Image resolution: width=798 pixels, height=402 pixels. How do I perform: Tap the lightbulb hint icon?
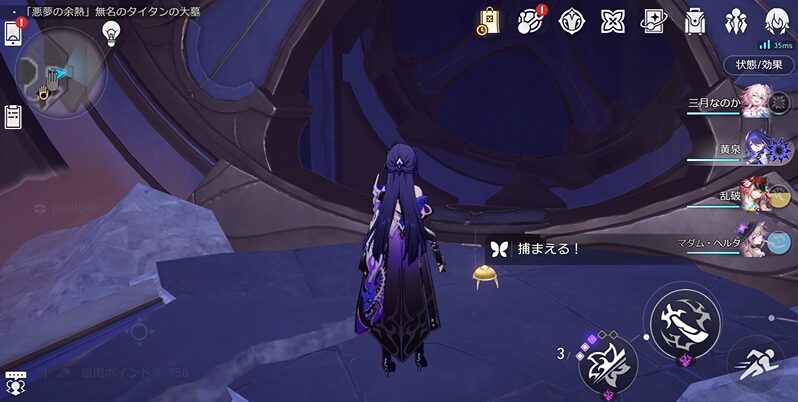pos(112,31)
